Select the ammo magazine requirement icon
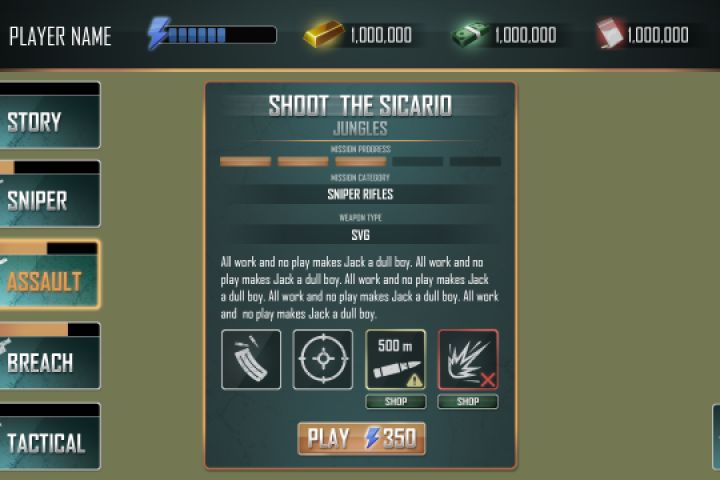This screenshot has height=480, width=720. pyautogui.click(x=251, y=359)
